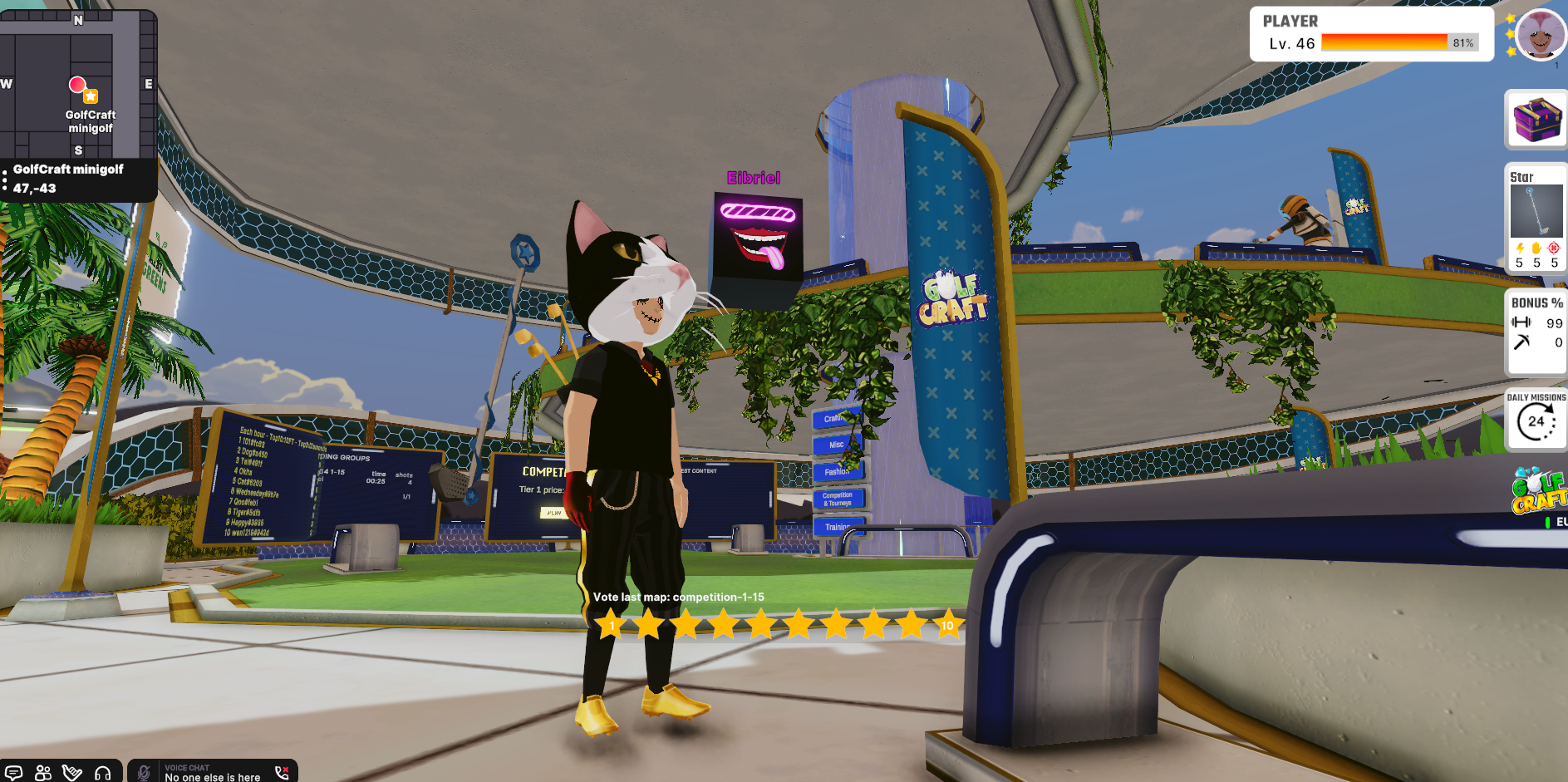
Task: Open the Bonus % panel
Action: (x=1536, y=331)
